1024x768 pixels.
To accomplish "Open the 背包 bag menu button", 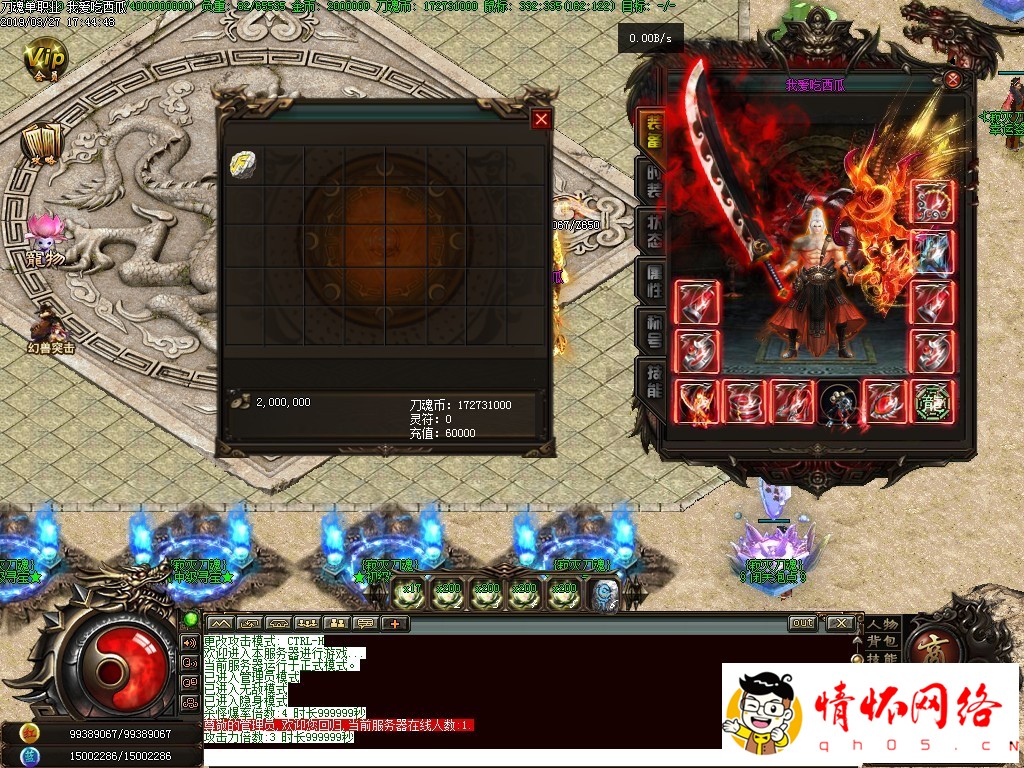I will (882, 642).
